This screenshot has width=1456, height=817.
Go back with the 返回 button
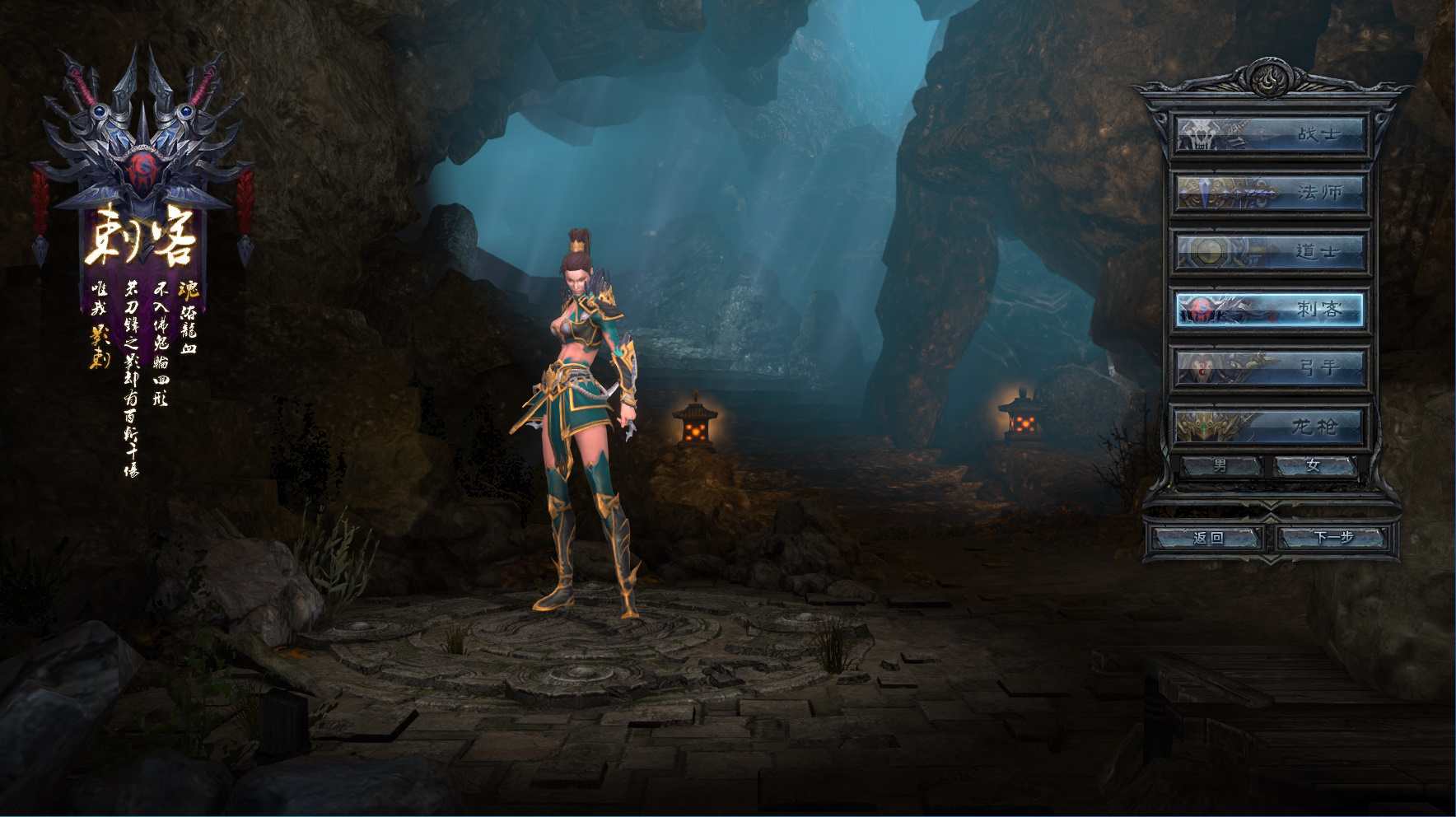(x=1208, y=538)
